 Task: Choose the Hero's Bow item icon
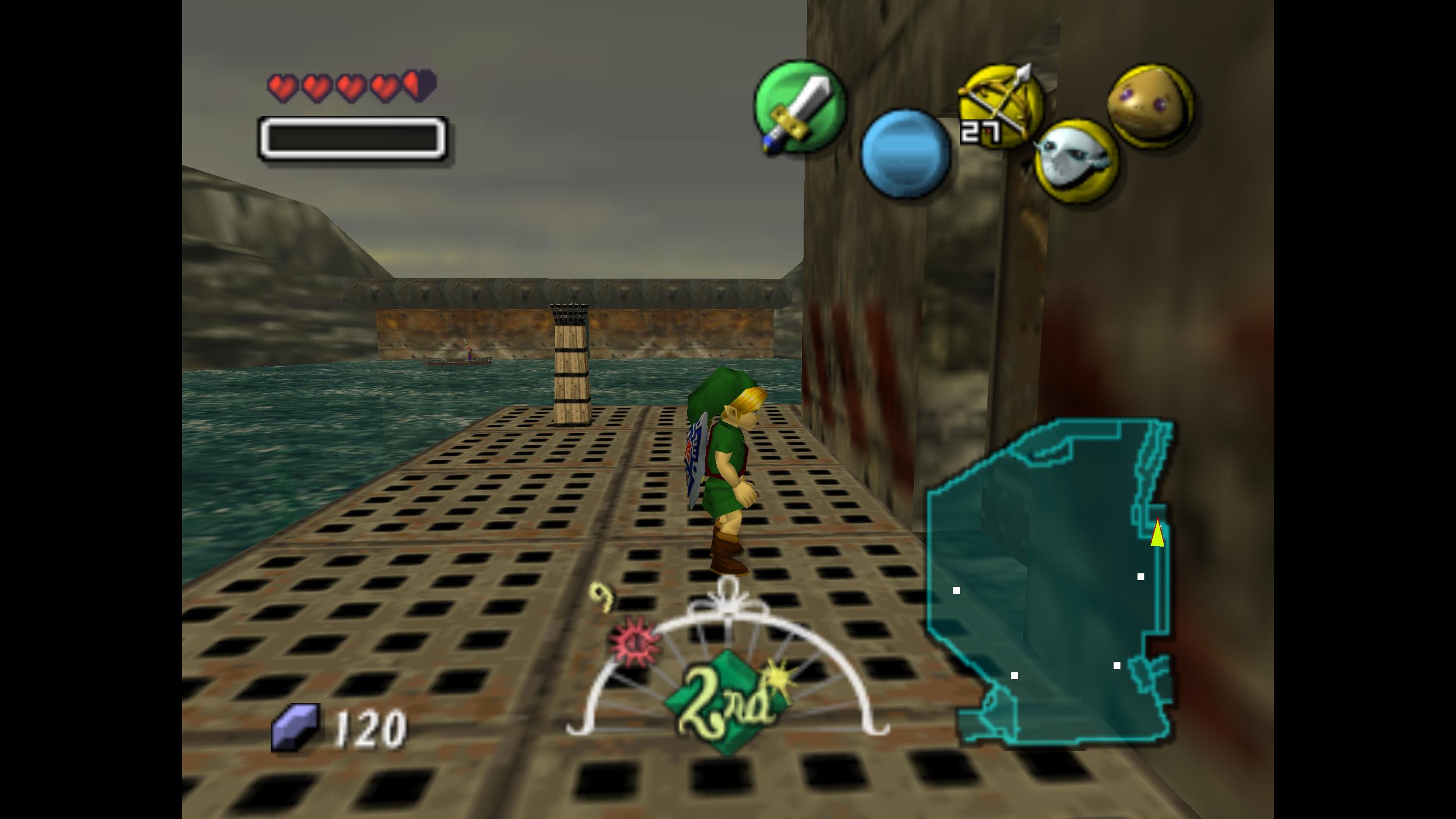click(1002, 106)
